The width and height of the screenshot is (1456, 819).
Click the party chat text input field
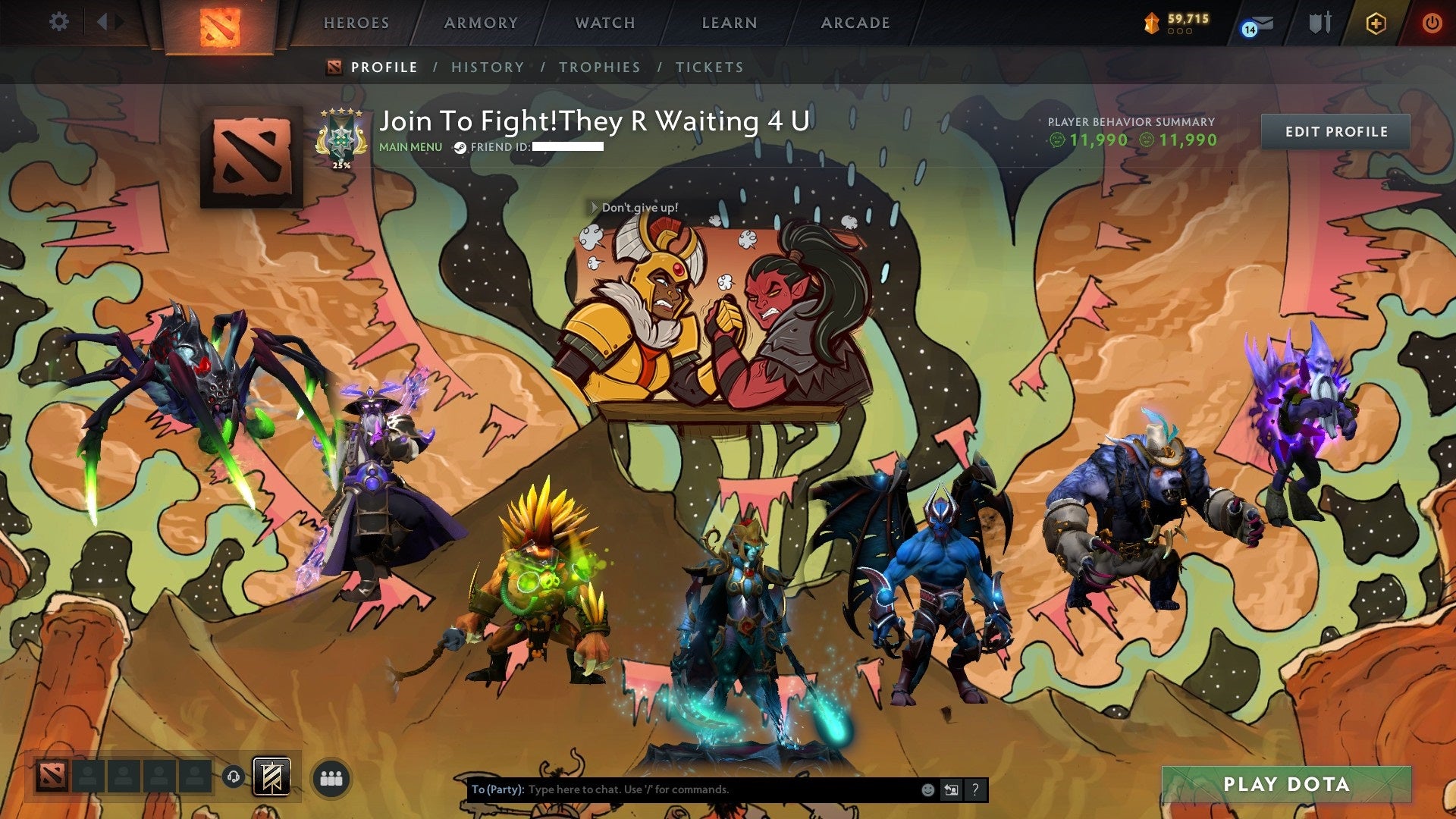point(682,789)
